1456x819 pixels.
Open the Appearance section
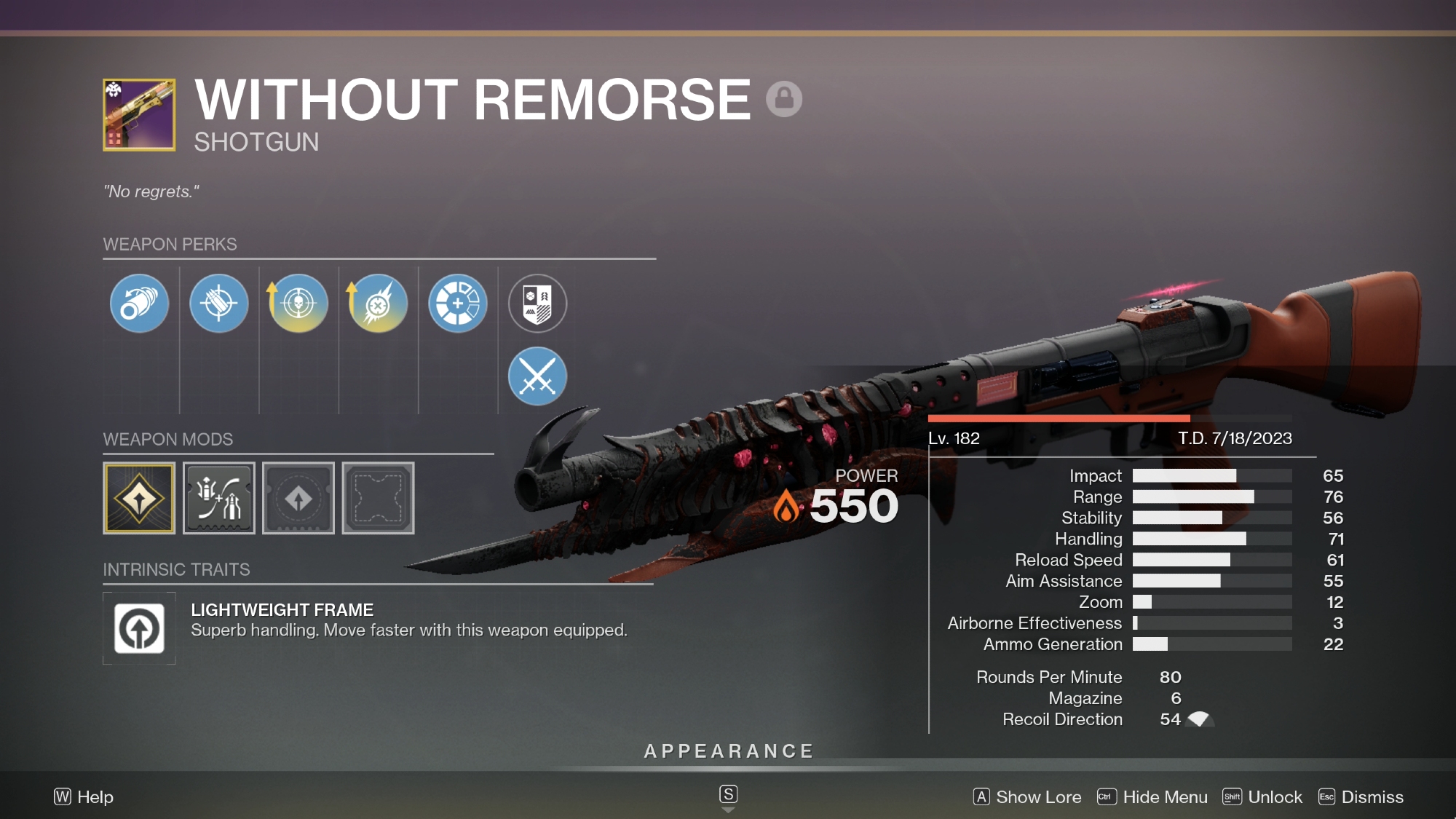point(728,751)
